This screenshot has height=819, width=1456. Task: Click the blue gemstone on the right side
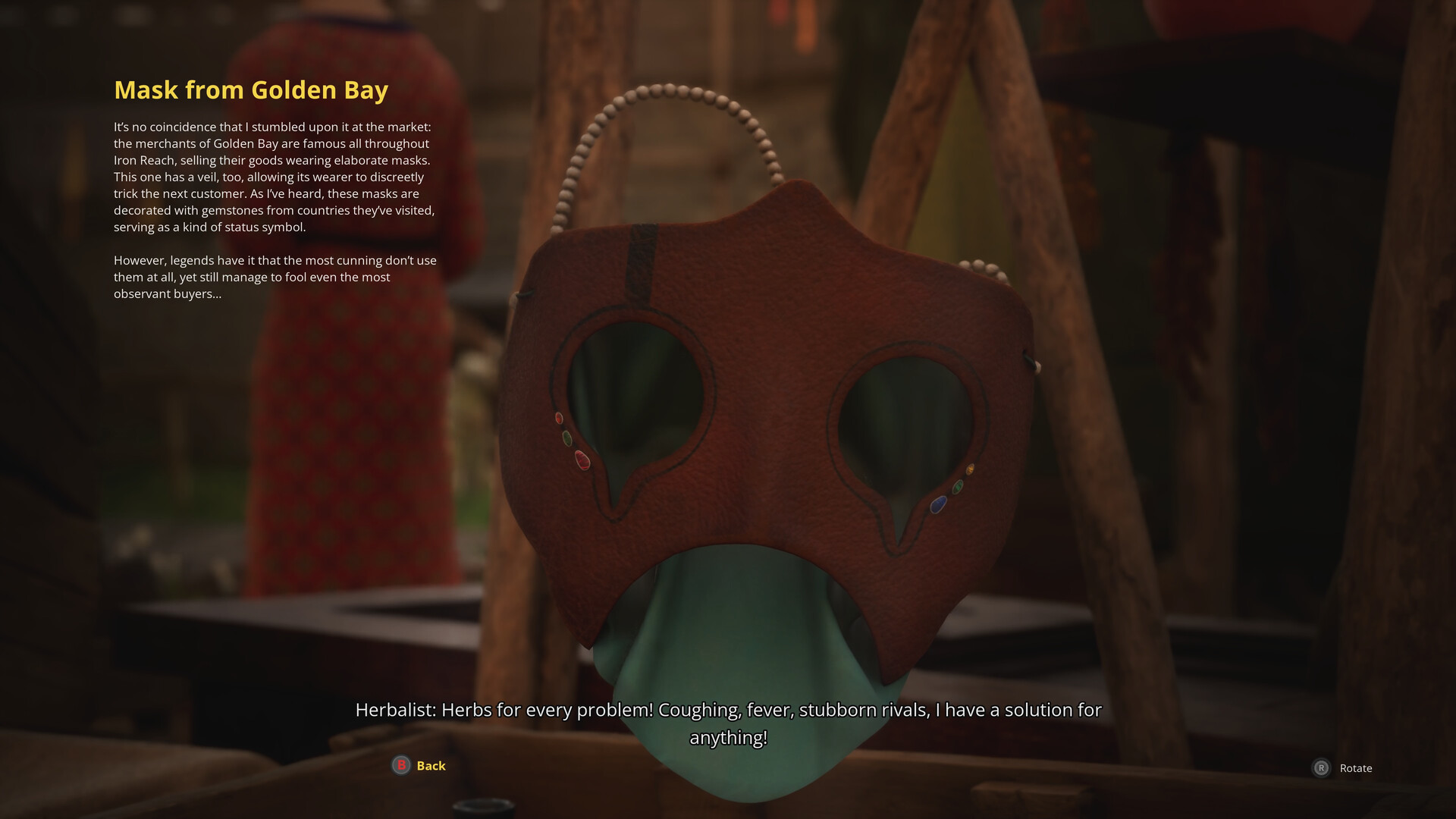[x=937, y=504]
